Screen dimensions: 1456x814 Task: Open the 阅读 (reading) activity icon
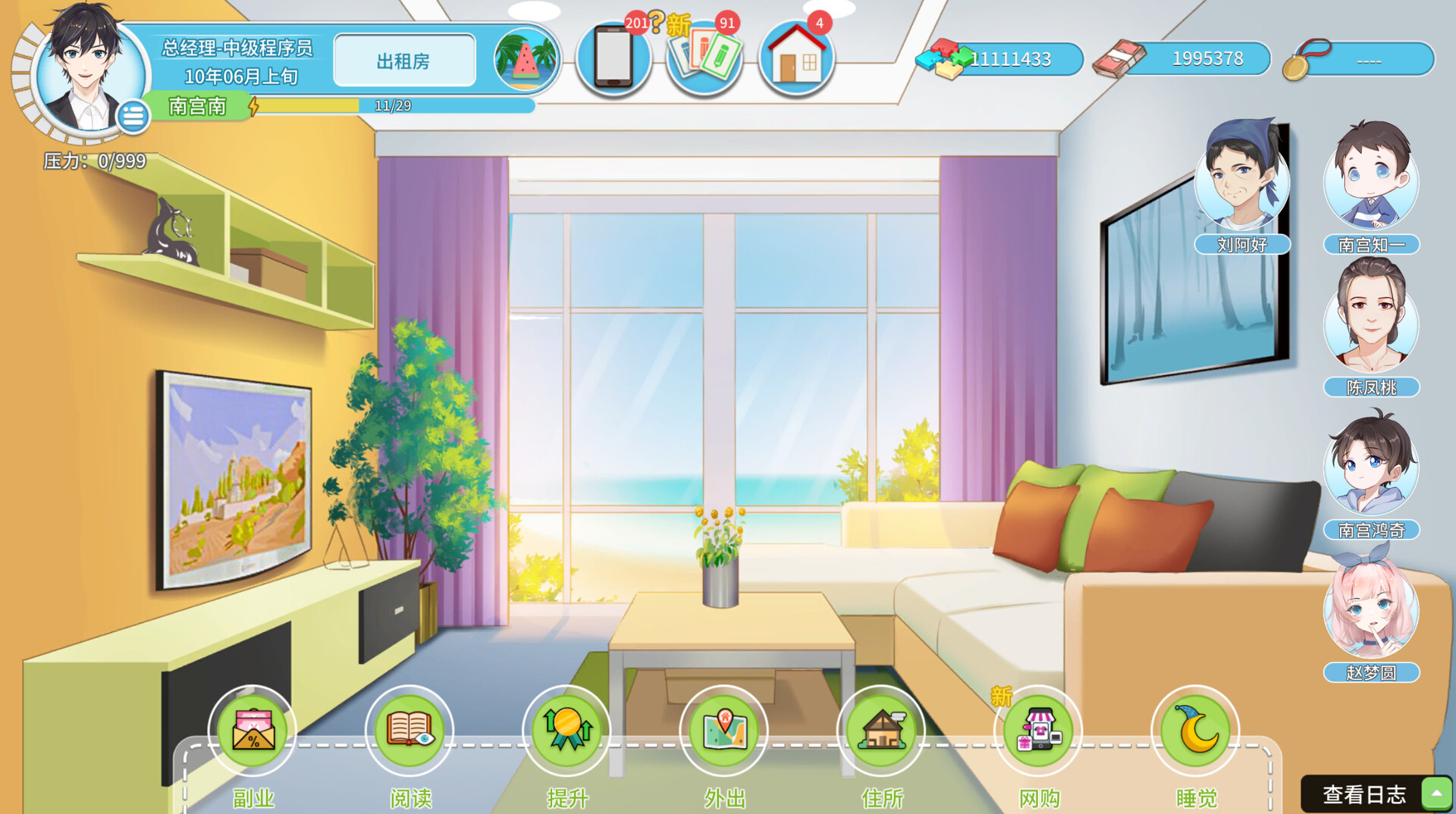point(409,730)
